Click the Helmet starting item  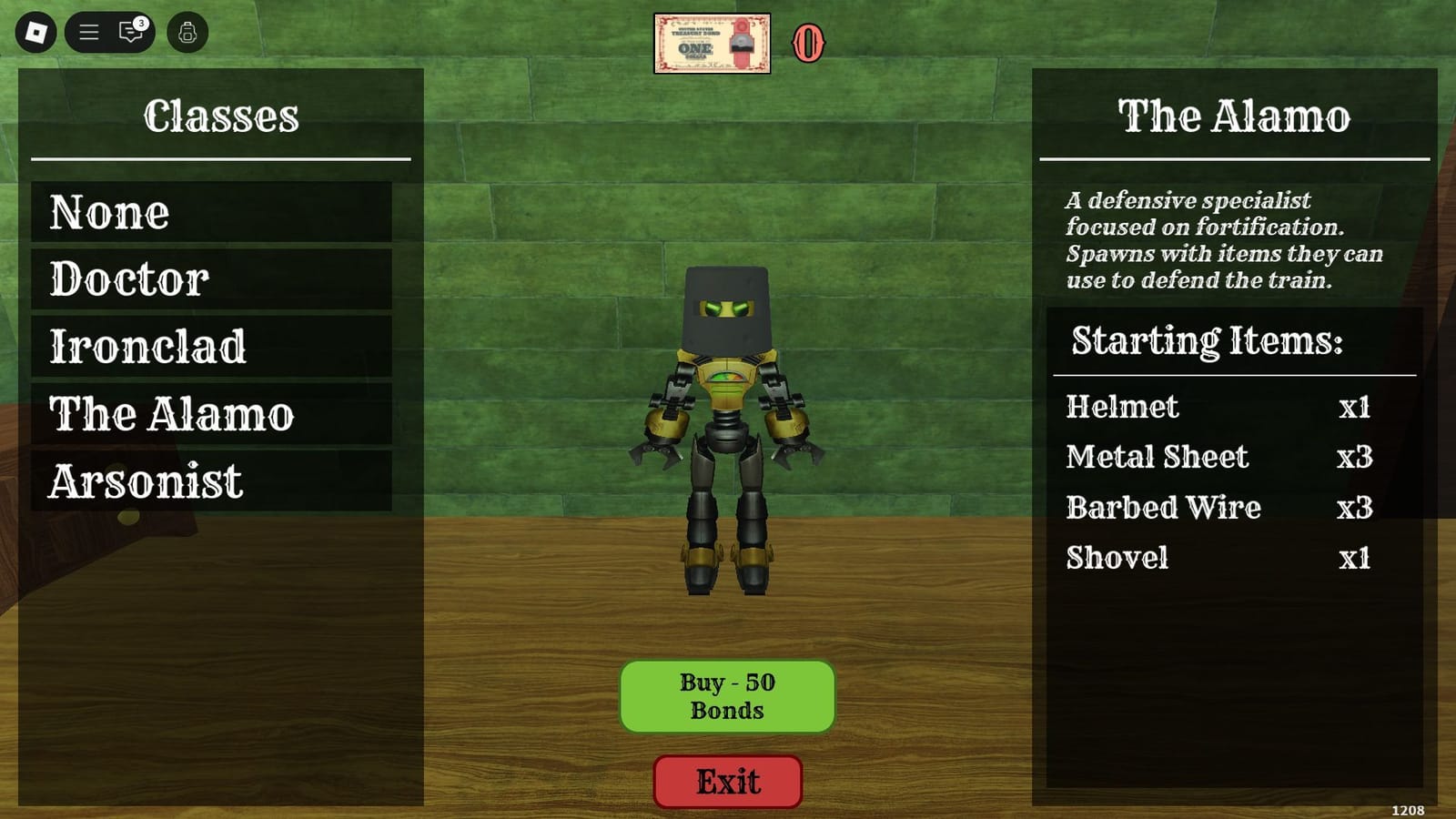point(1219,408)
